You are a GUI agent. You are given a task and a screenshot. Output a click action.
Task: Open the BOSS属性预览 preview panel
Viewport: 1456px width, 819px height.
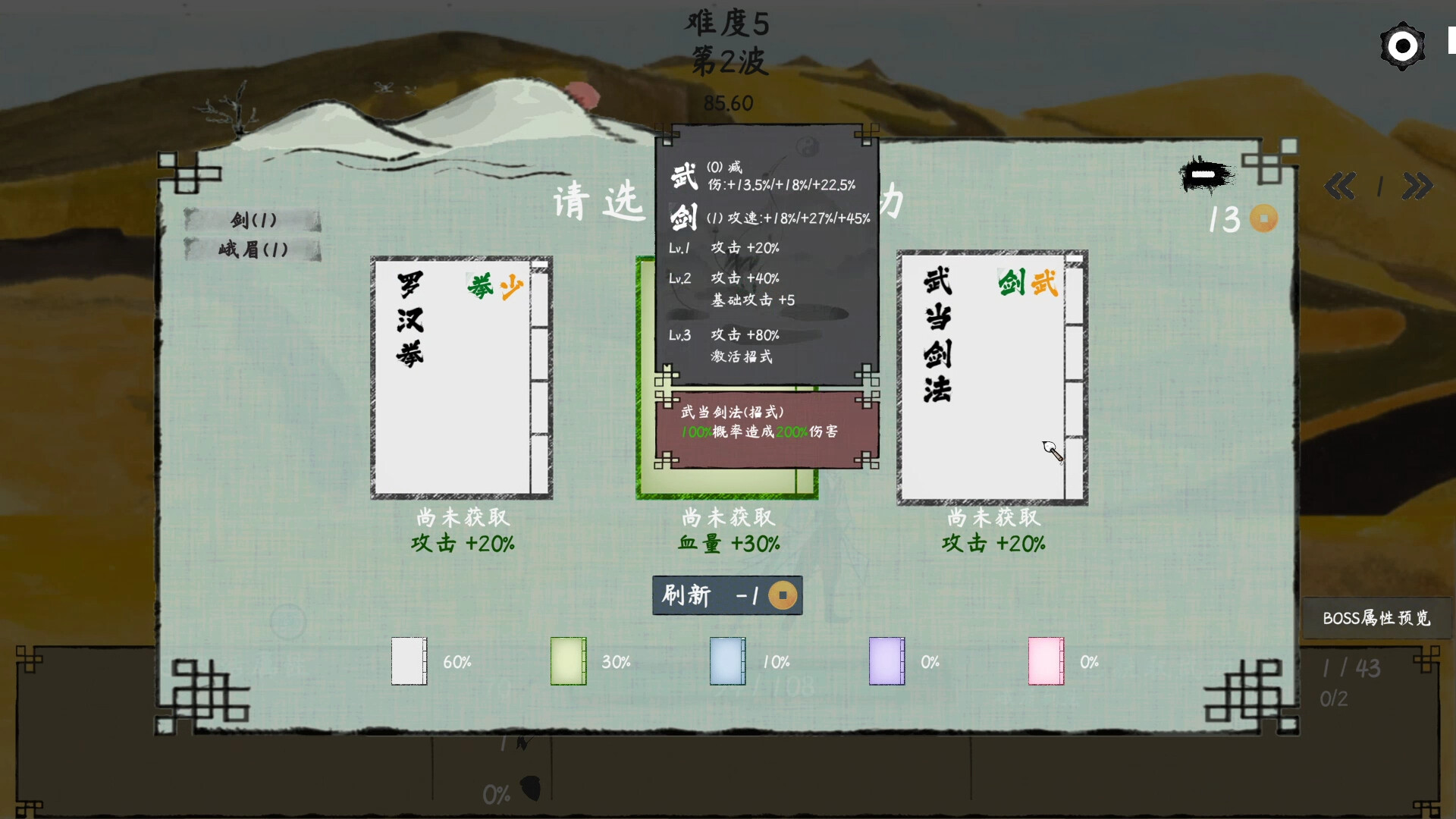1376,617
